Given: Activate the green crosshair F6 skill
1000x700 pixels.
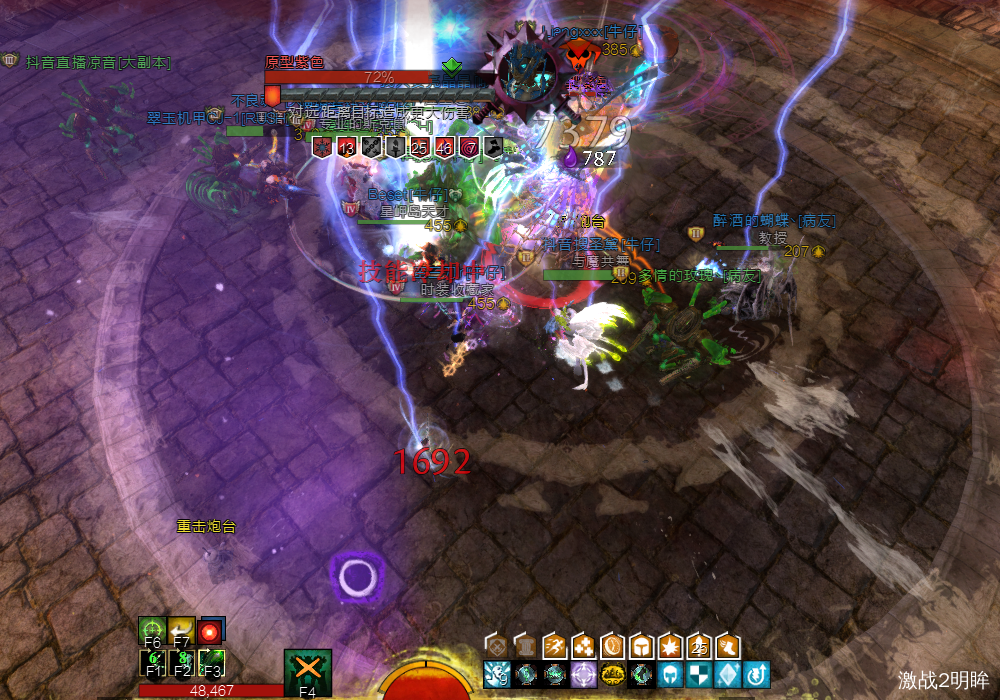Looking at the screenshot, I should click(152, 632).
